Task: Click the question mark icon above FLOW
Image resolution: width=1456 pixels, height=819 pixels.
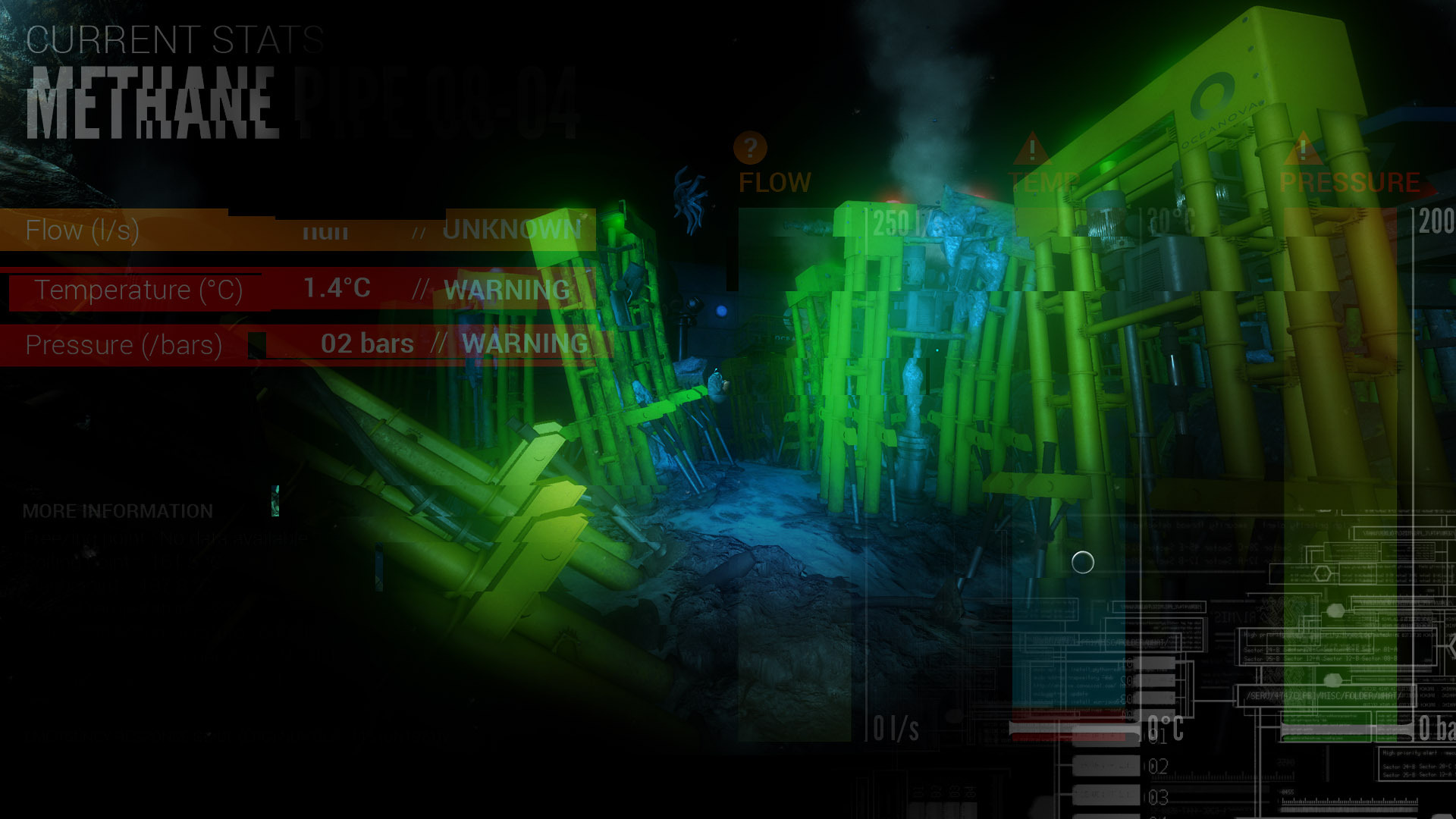Action: coord(750,147)
